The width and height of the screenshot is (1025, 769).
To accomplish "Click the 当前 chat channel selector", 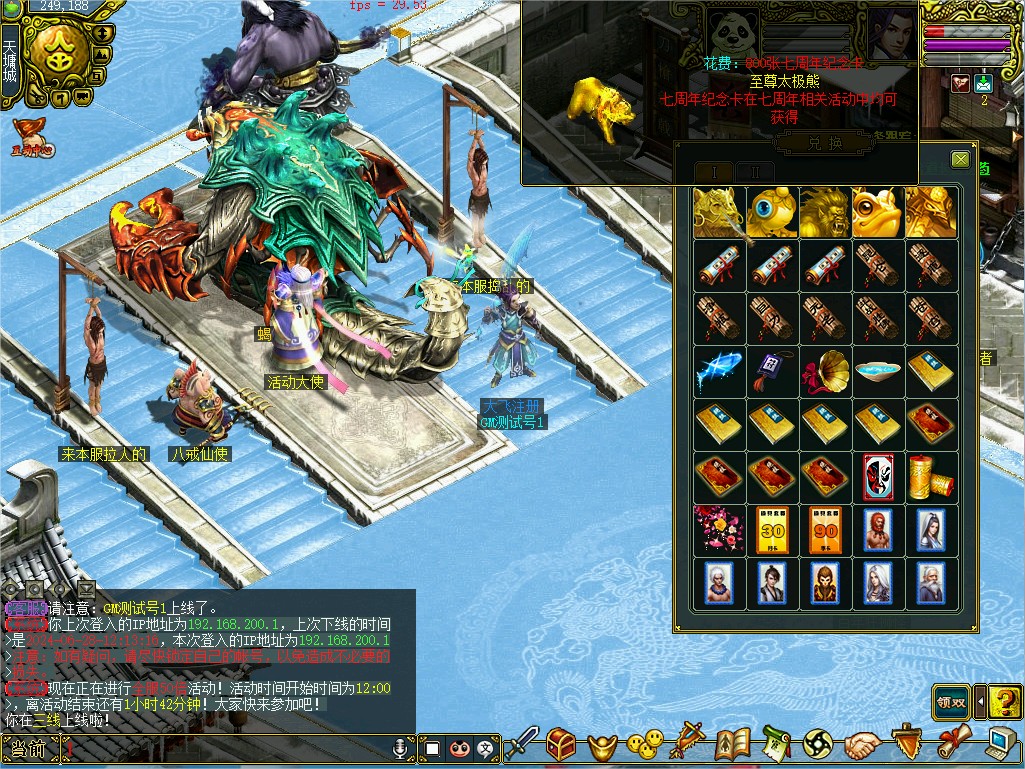I will 28,748.
